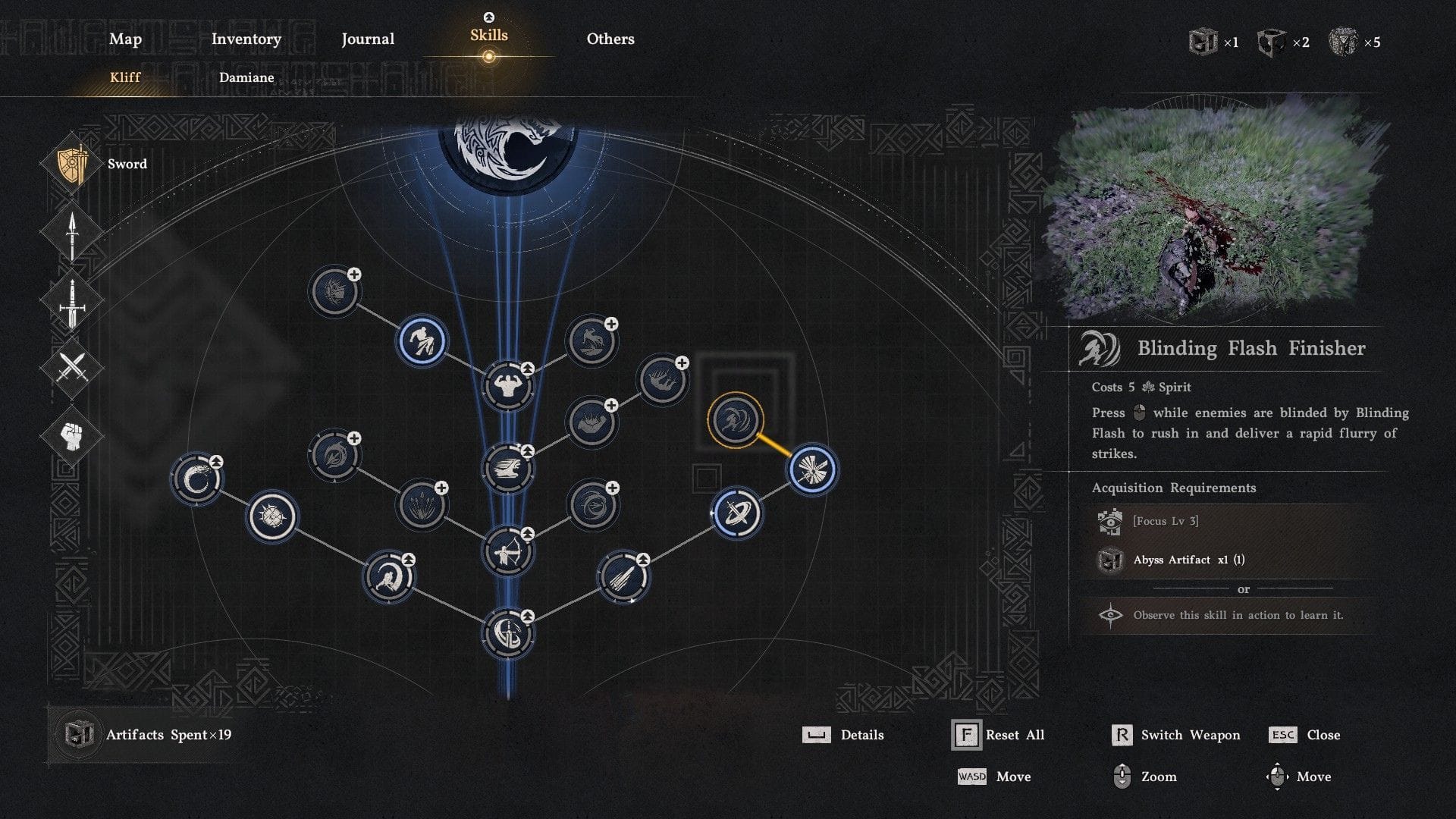Select the fist unarmed category icon
The image size is (1456, 819).
coord(73,436)
